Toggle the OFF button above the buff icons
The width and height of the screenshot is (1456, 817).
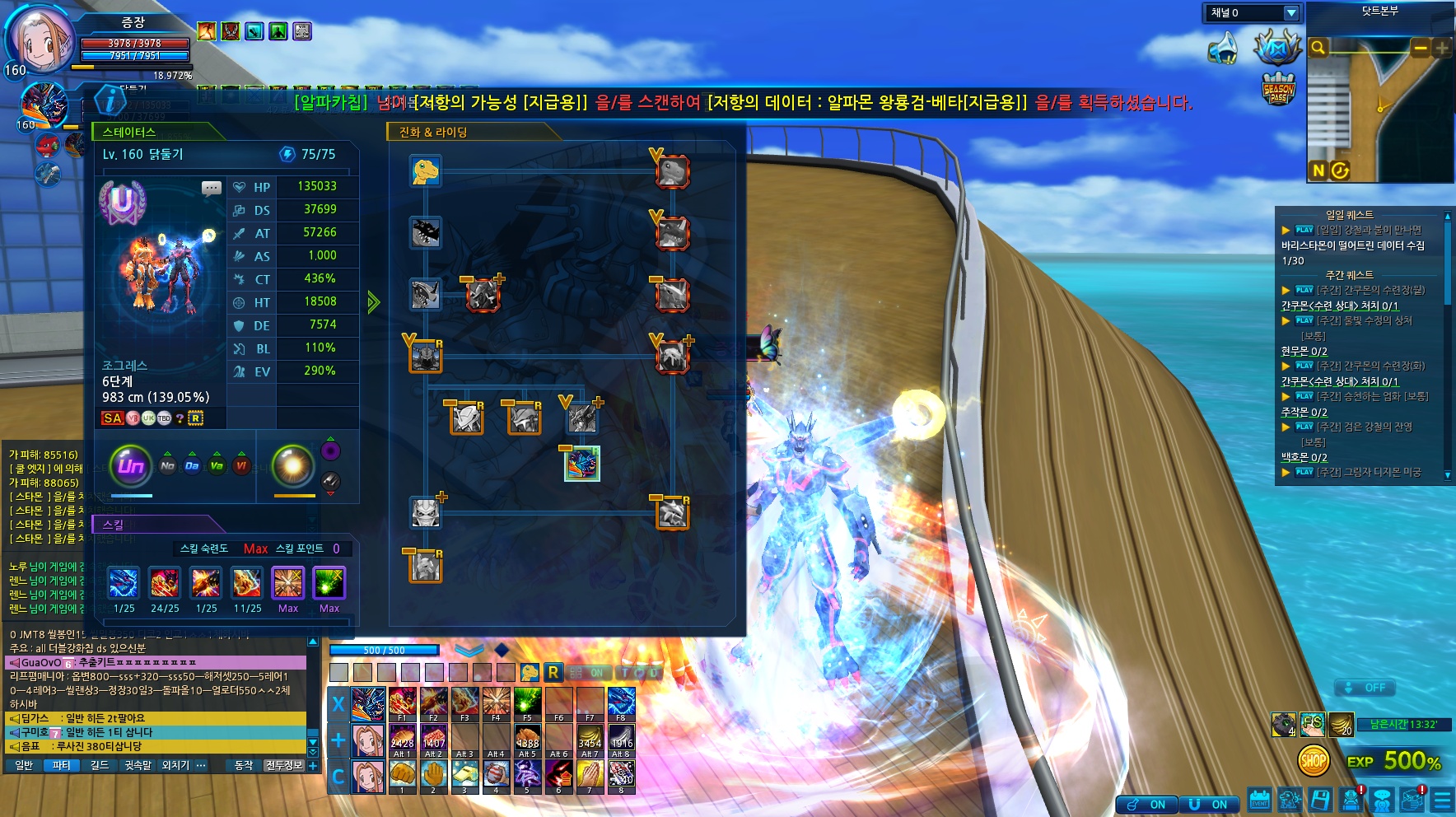point(1365,688)
